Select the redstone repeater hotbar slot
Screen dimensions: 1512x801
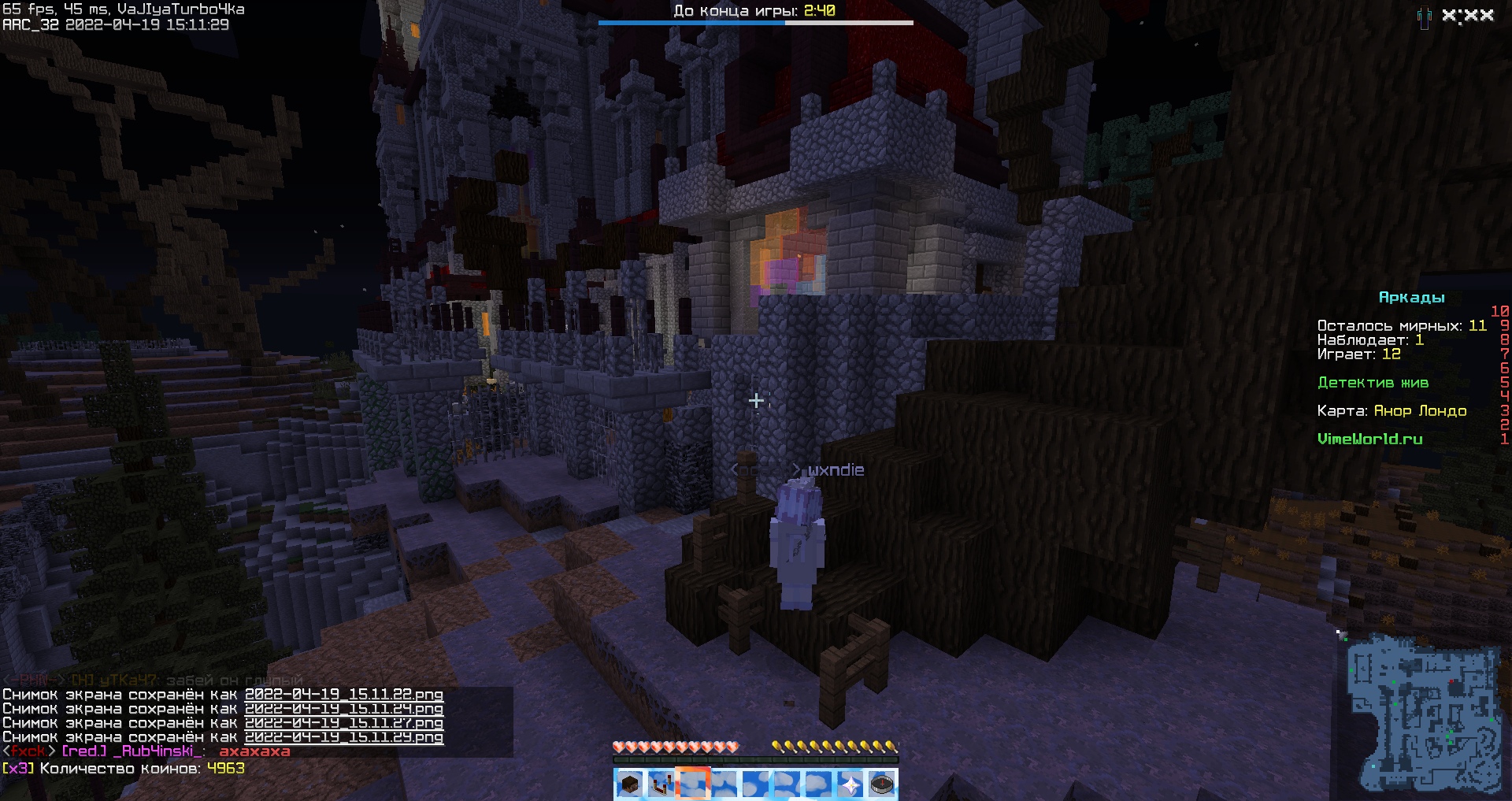pyautogui.click(x=661, y=784)
